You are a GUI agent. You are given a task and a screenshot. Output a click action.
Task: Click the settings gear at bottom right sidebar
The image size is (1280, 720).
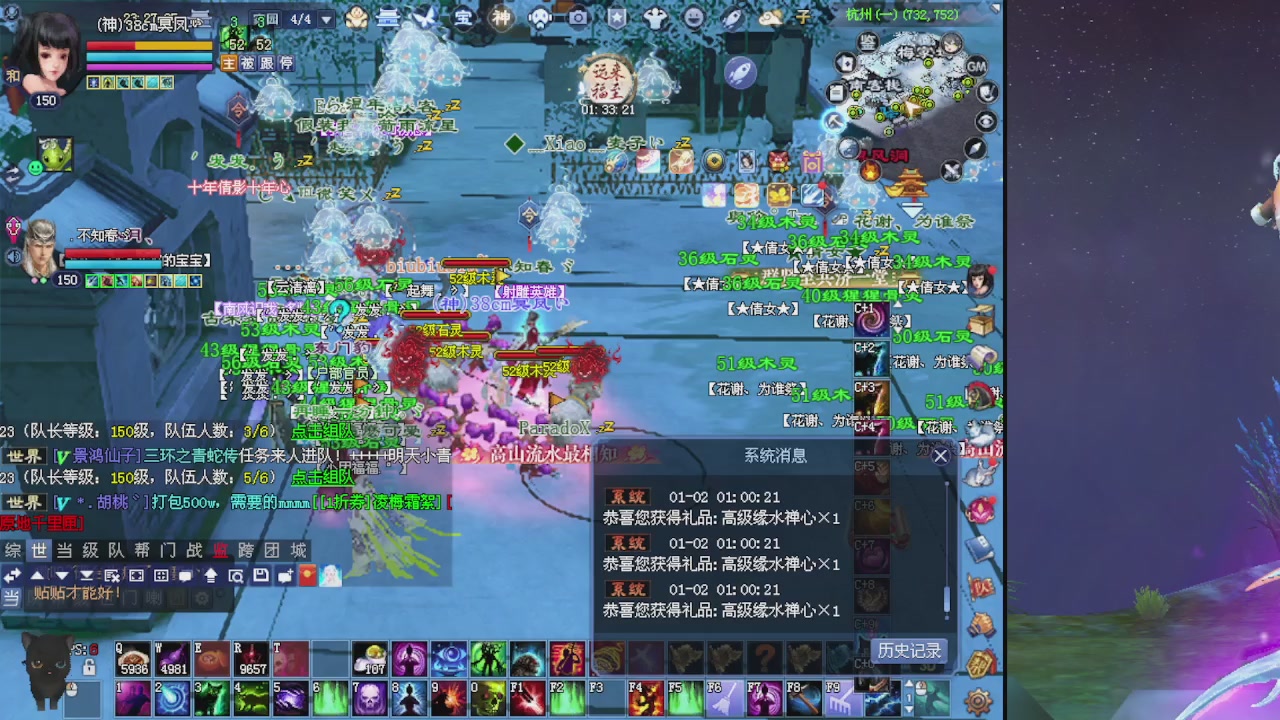click(x=976, y=700)
